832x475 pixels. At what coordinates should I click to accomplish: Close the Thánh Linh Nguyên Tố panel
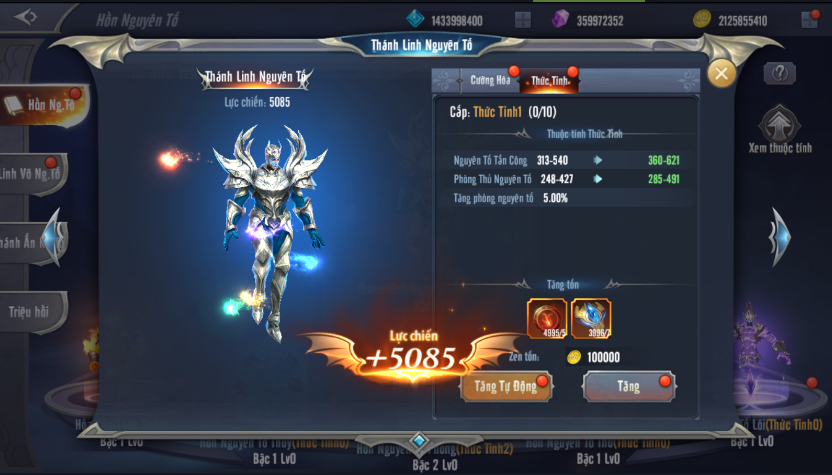tap(721, 73)
